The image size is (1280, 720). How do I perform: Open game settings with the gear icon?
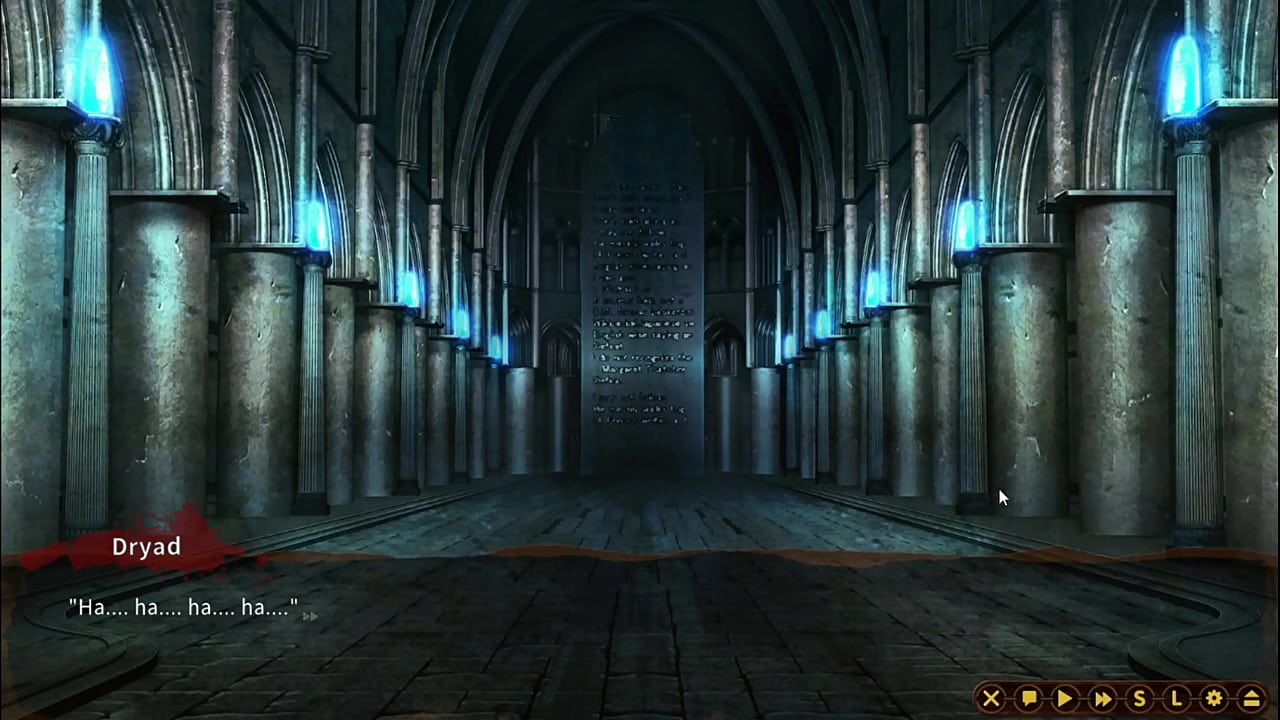point(1214,699)
